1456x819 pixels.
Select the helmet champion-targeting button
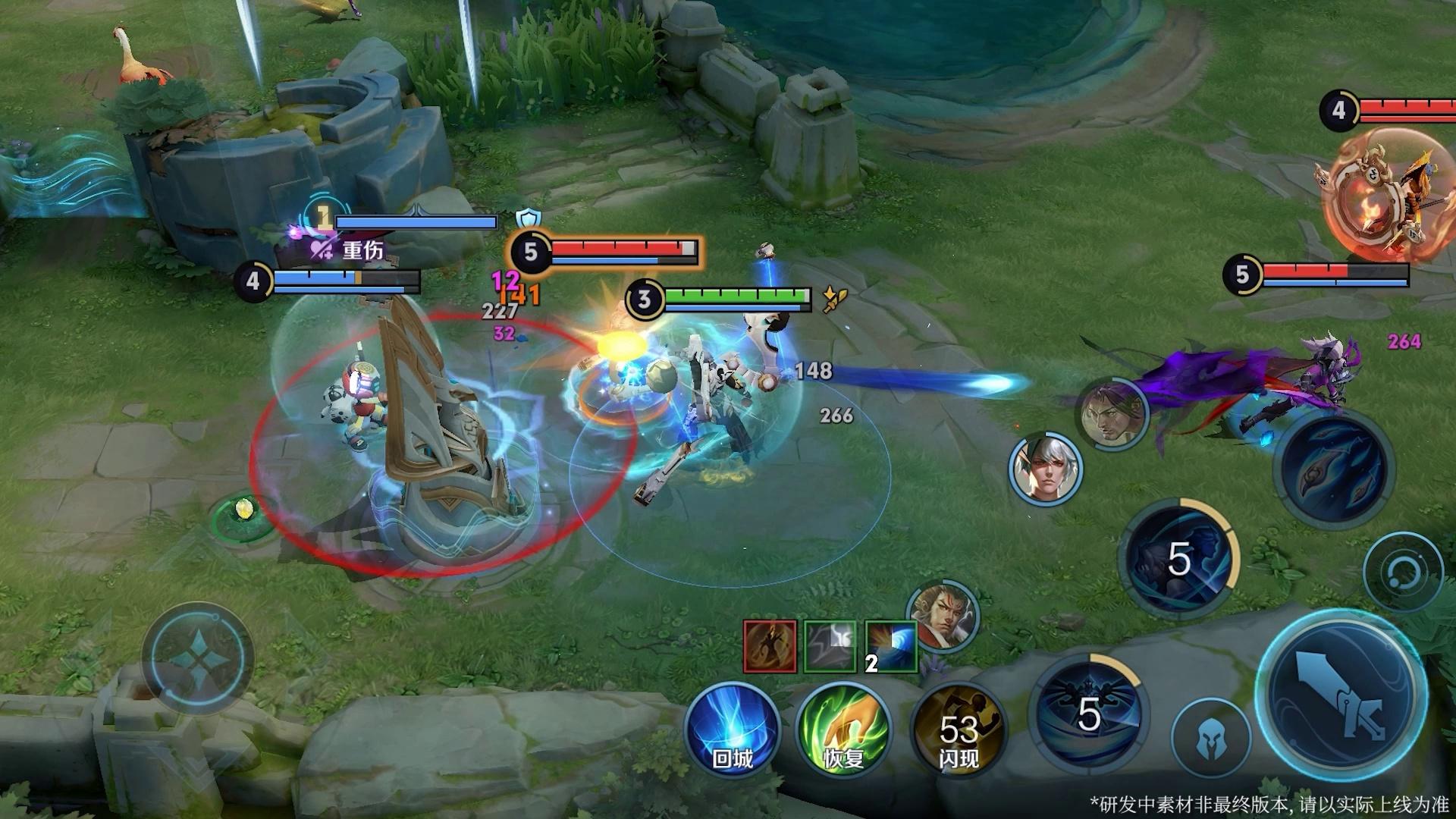click(x=1210, y=739)
